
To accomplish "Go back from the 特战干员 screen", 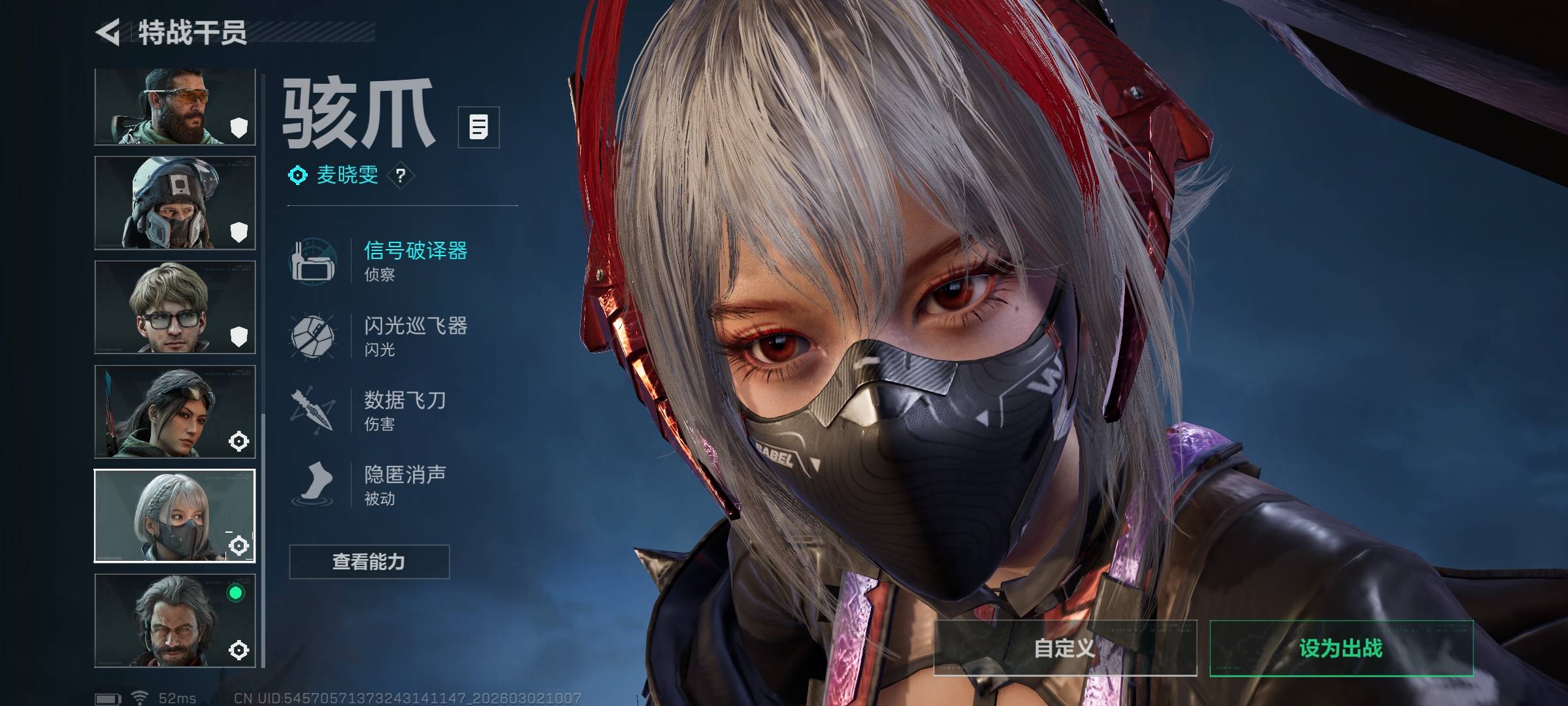I will [108, 33].
